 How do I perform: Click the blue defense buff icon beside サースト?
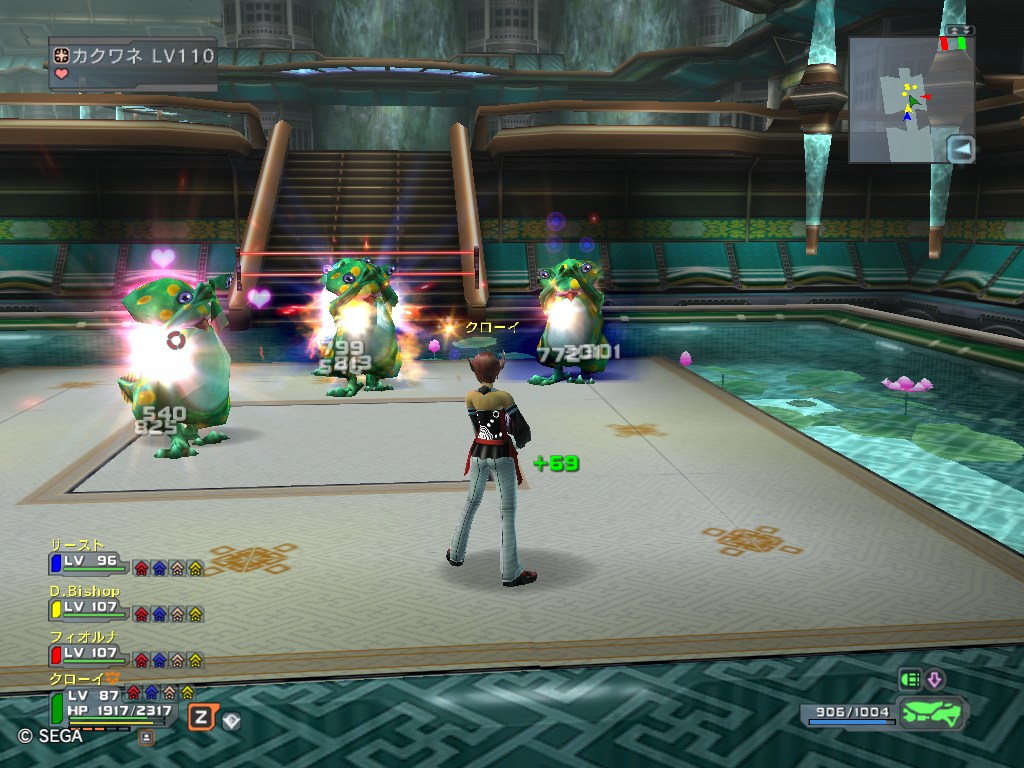click(159, 568)
